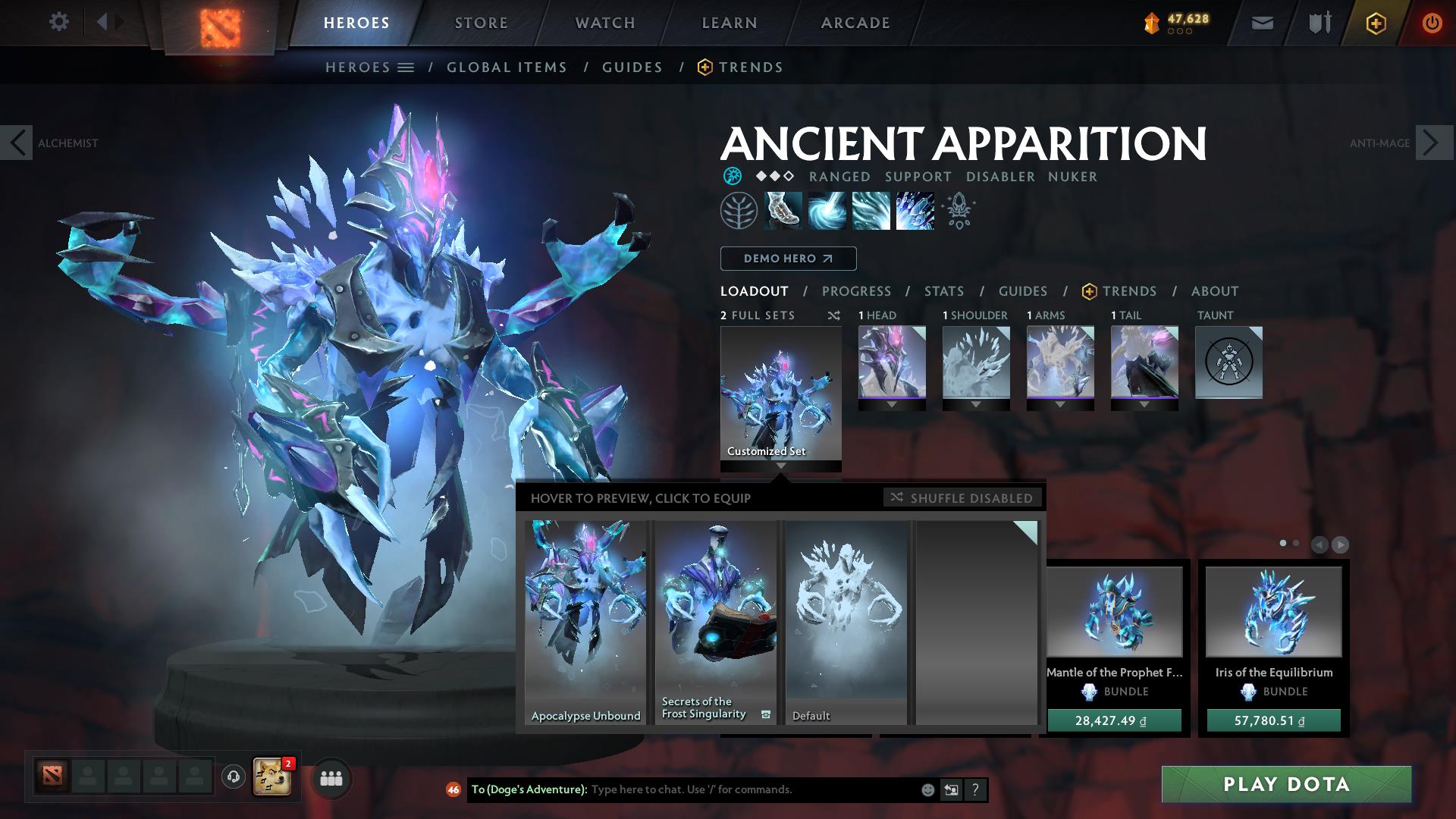
Task: Go to previous hero Alchemist
Action: [x=17, y=143]
